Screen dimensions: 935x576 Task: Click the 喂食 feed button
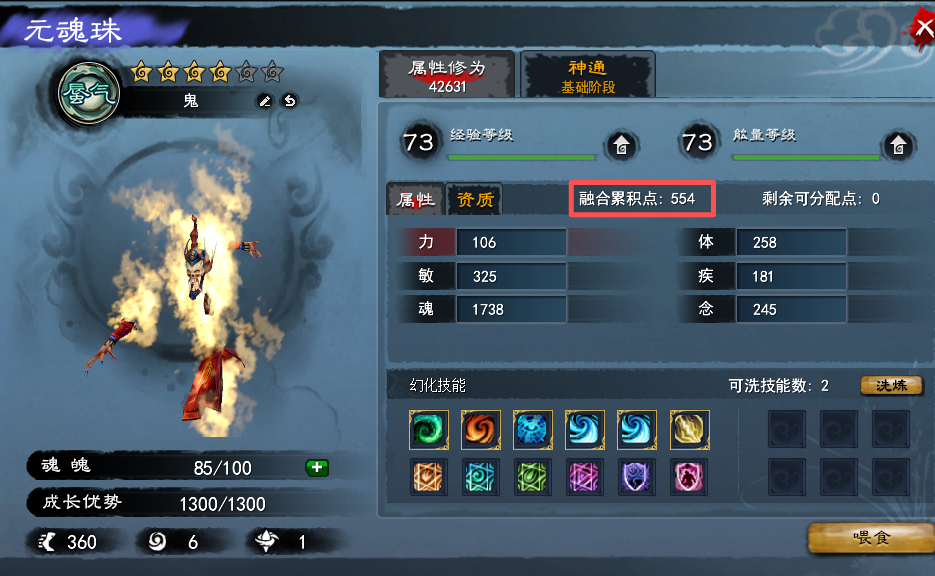tap(866, 538)
